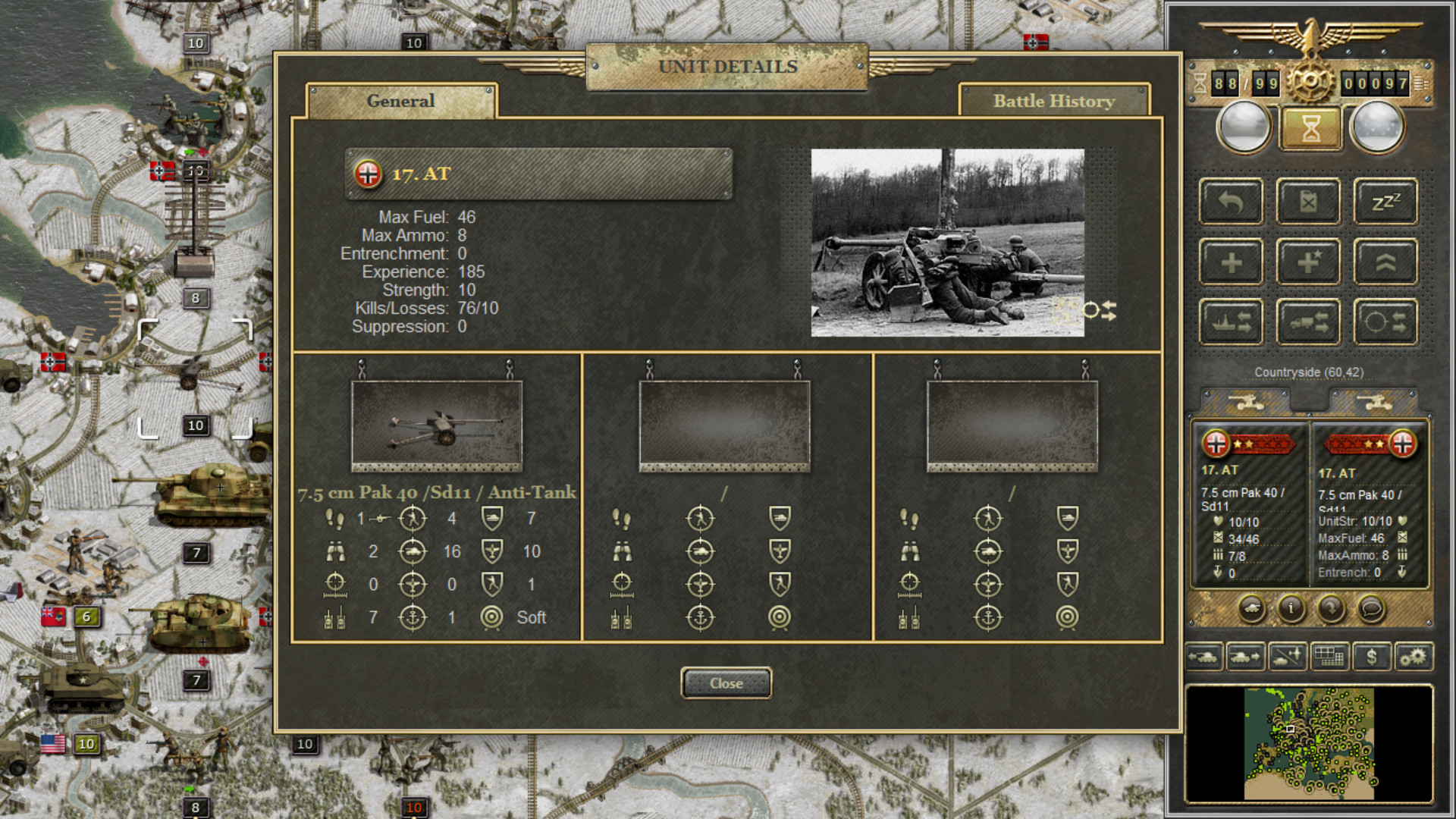Click the settings gears icon
The height and width of the screenshot is (819, 1456).
[x=1415, y=657]
